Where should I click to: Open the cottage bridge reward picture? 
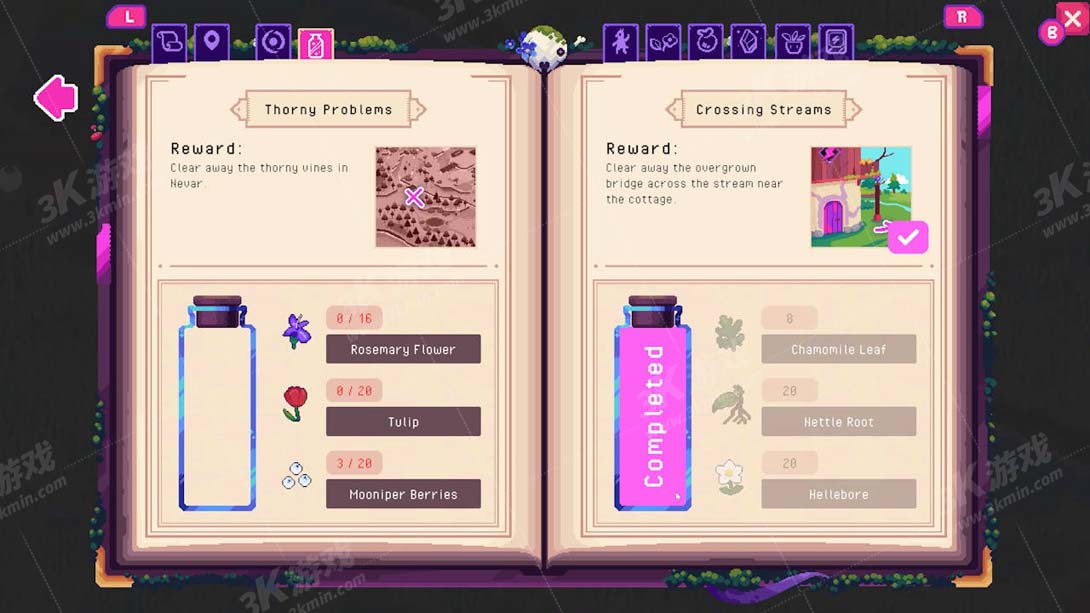[x=861, y=197]
